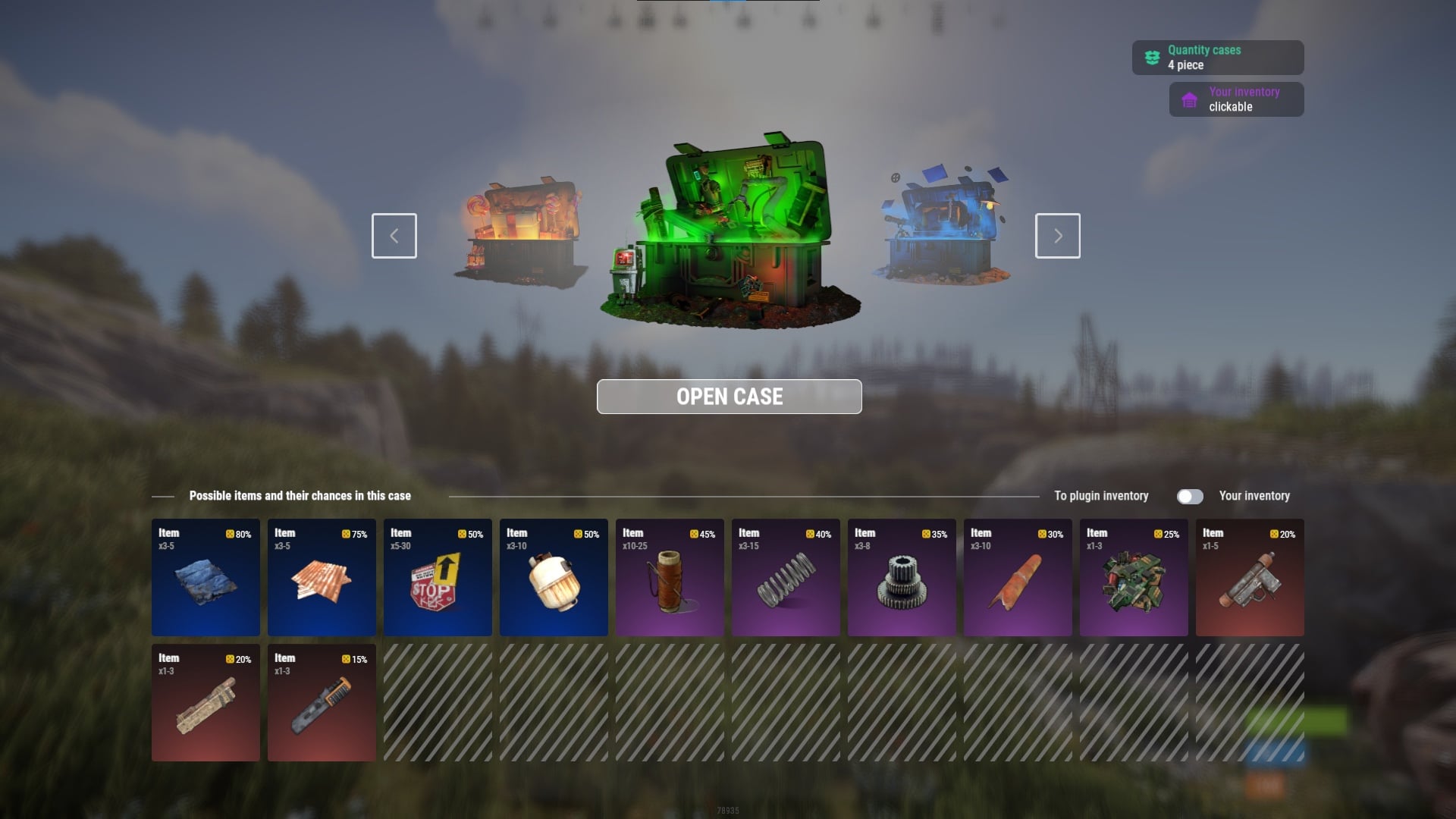Show the next case with right arrow

tap(1057, 236)
